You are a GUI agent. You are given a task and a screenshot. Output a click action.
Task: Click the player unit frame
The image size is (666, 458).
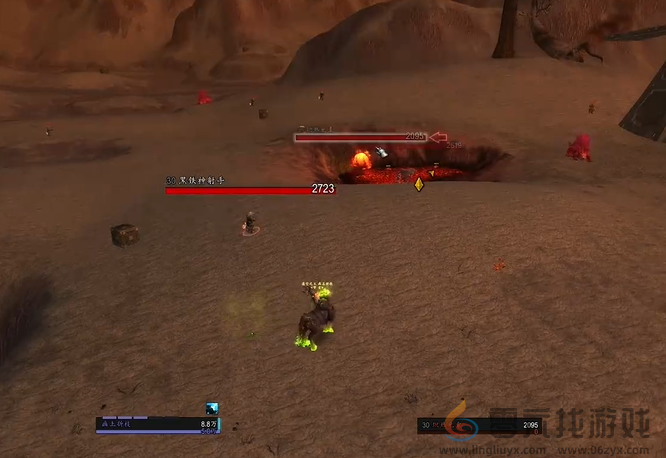[x=158, y=426]
